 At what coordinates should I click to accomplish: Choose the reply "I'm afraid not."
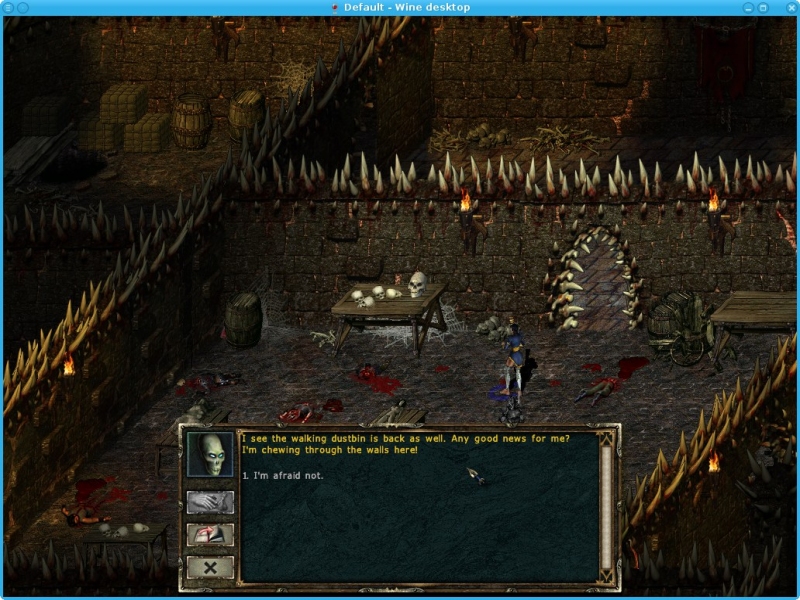tap(287, 475)
